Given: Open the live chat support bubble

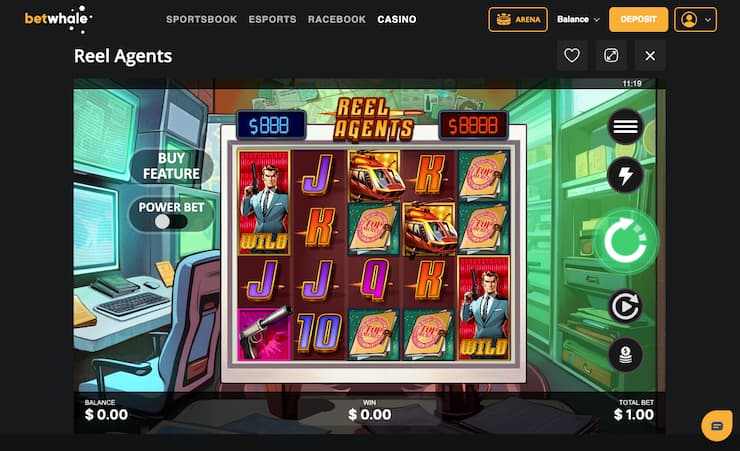Looking at the screenshot, I should coord(716,425).
